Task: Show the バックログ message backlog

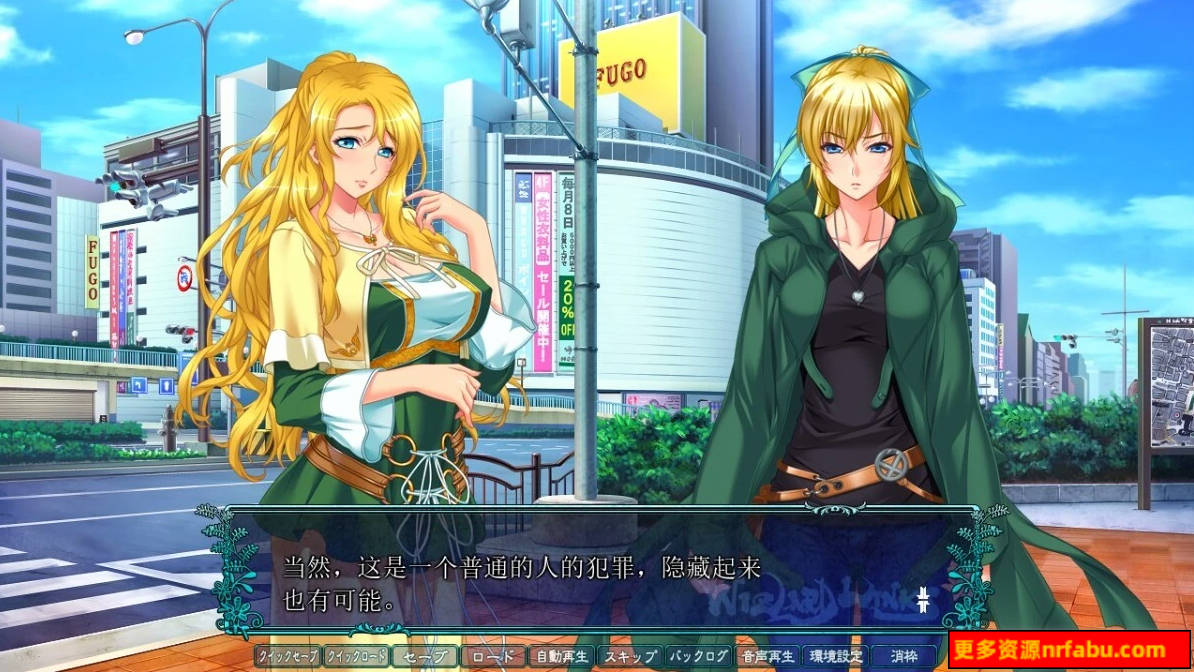Action: 698,657
